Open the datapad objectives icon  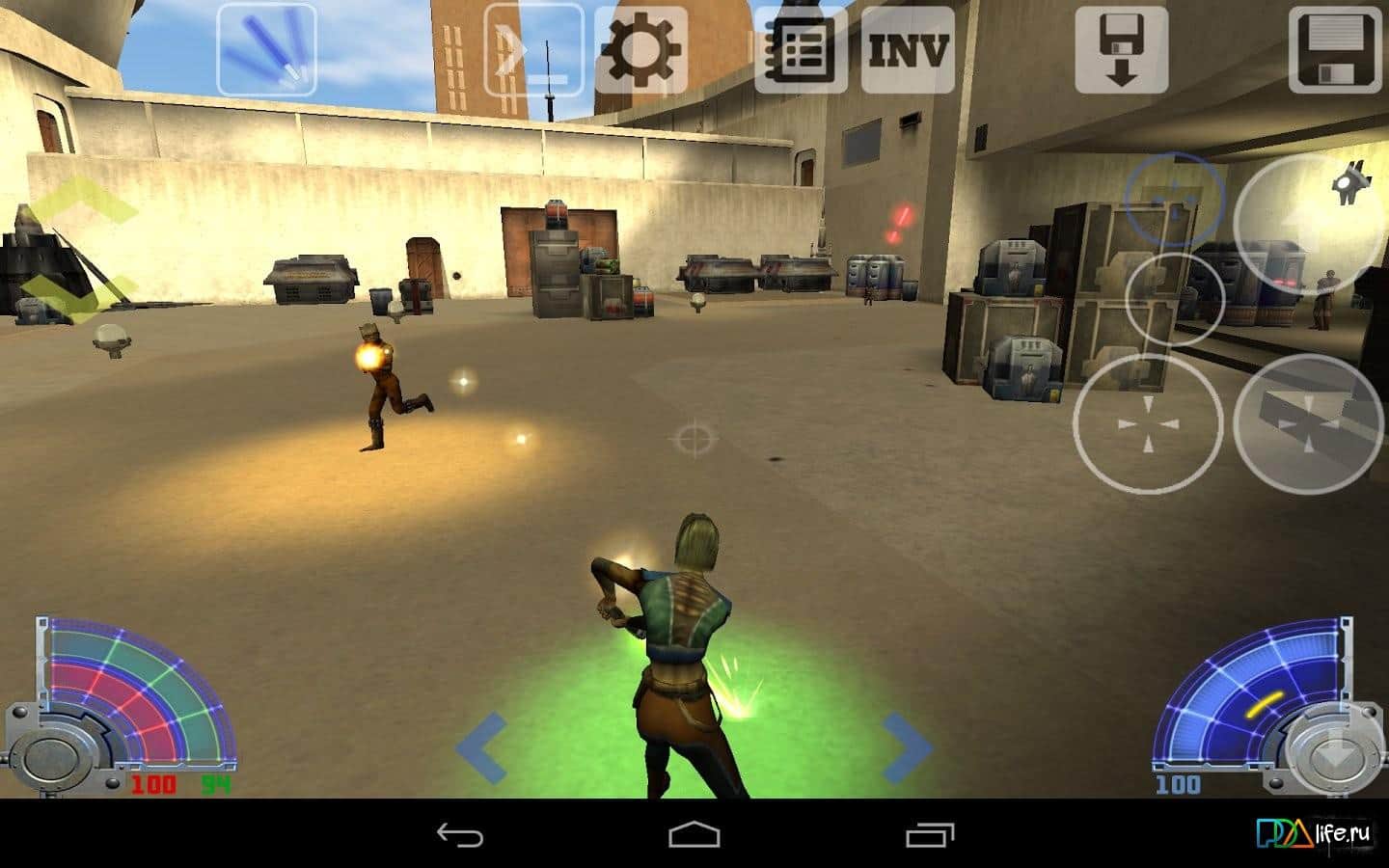(801, 50)
